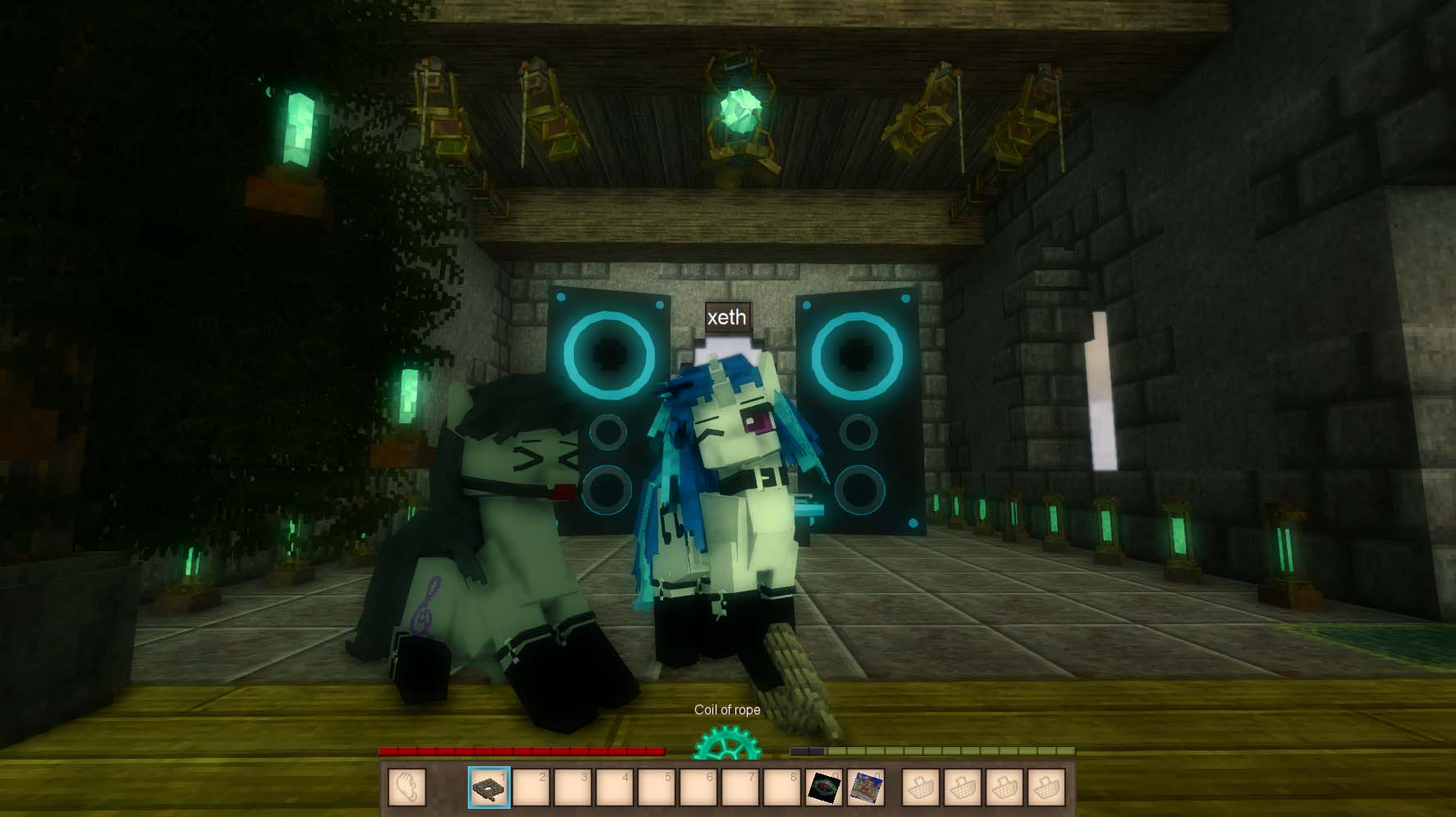Select the dark painting item in slot 9

[x=824, y=787]
